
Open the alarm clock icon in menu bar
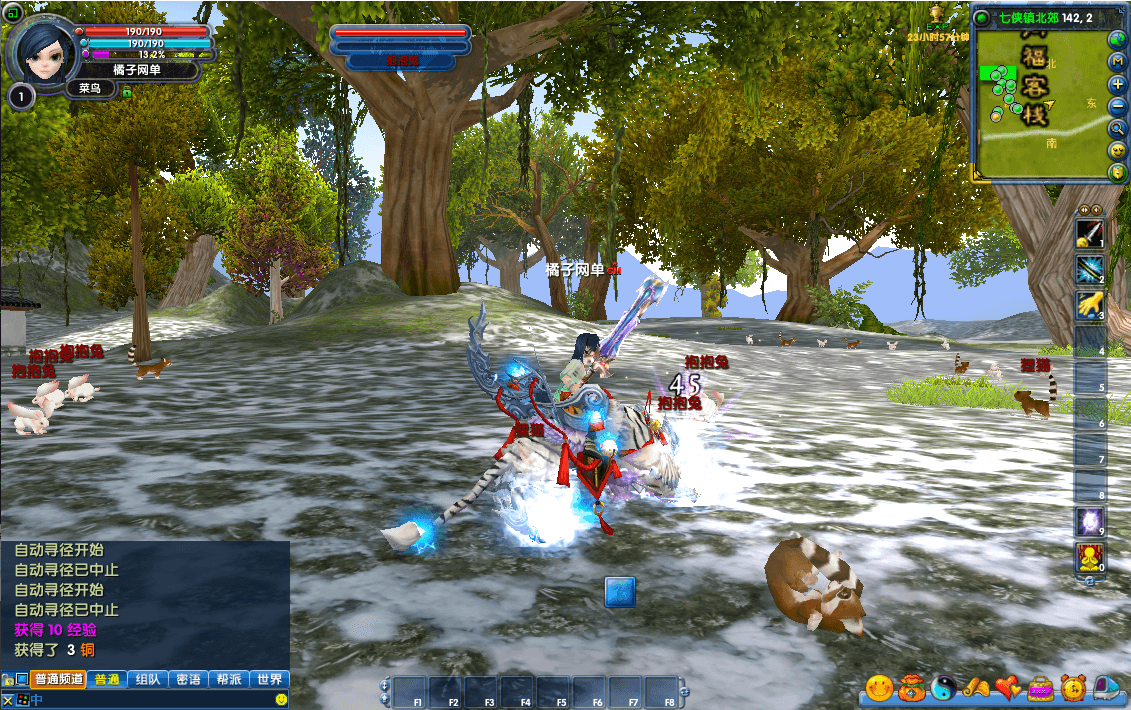(x=1073, y=688)
